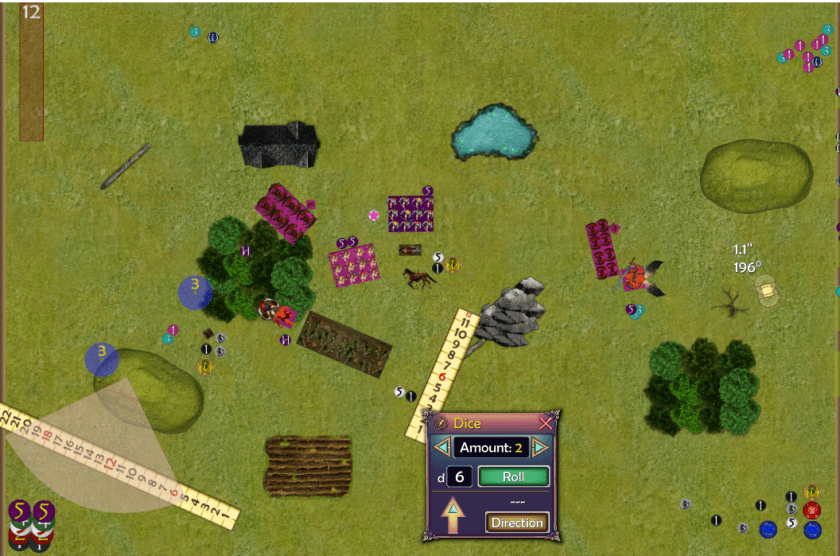Close the Dice panel
Image resolution: width=840 pixels, height=556 pixels.
point(545,423)
